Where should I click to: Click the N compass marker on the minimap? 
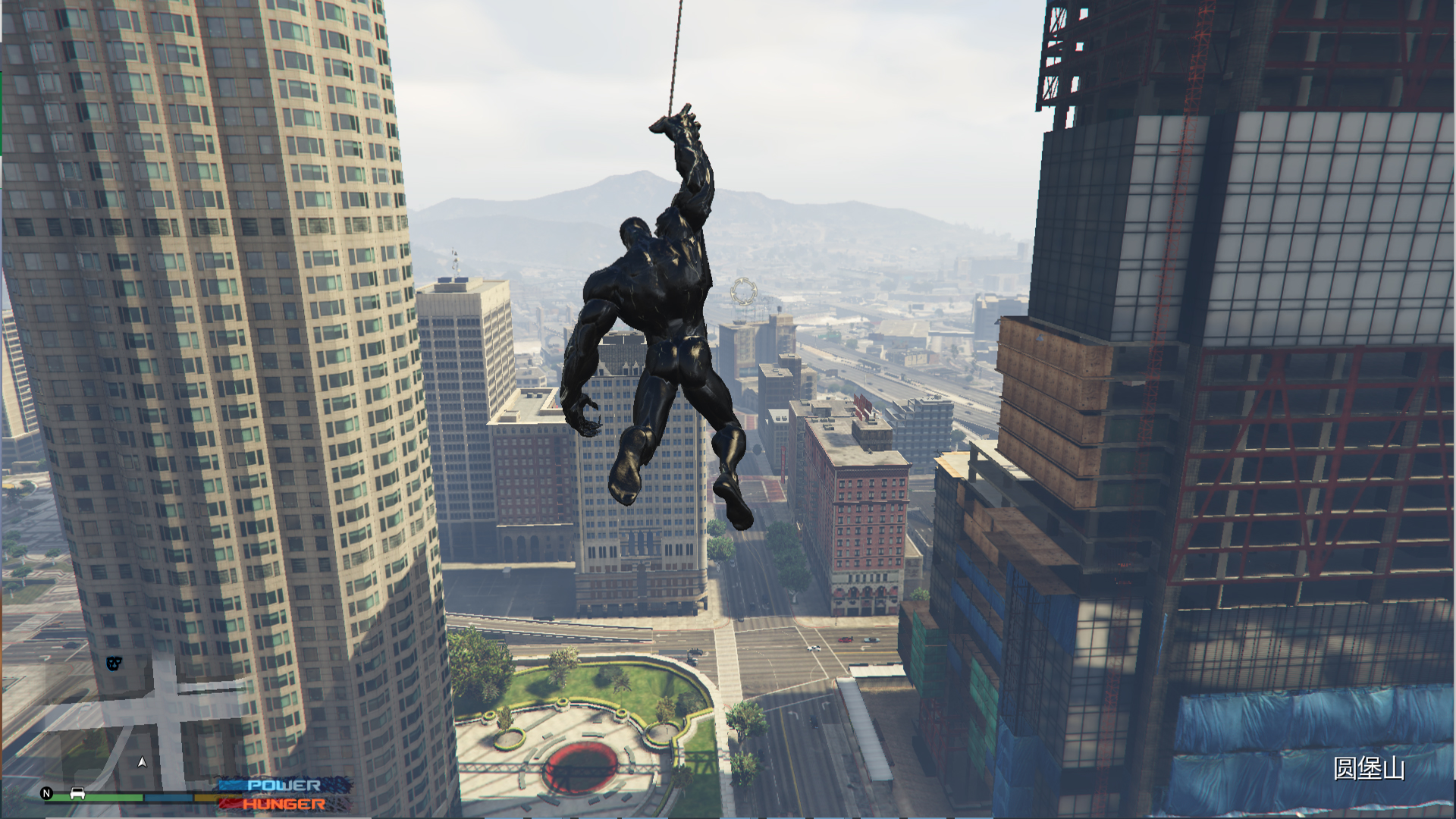pyautogui.click(x=45, y=794)
